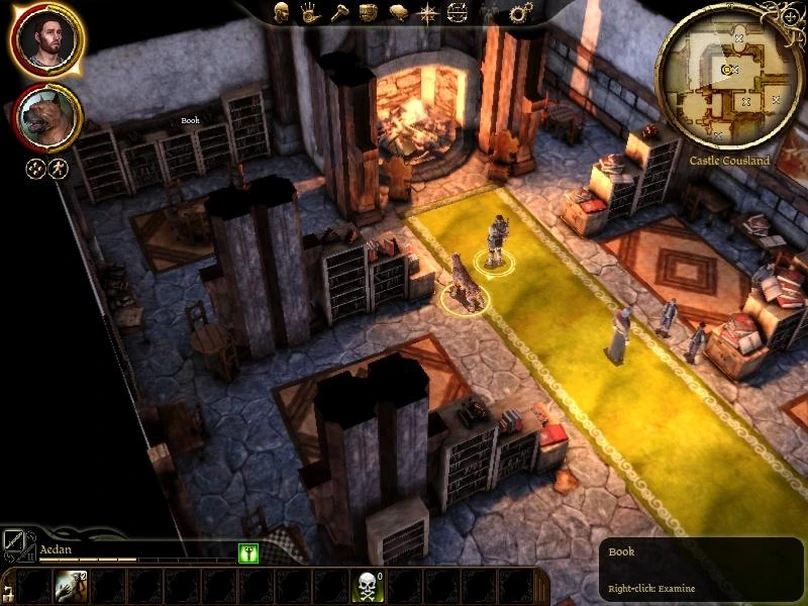Toggle the party hold/move running figure button

coord(58,168)
